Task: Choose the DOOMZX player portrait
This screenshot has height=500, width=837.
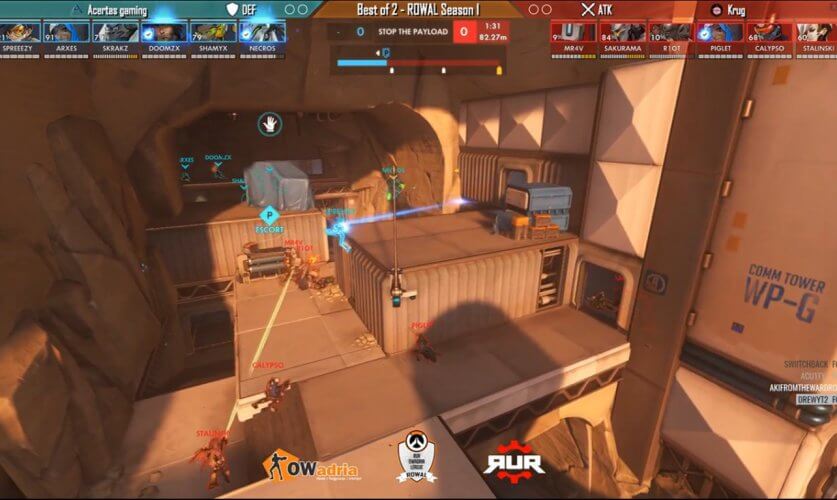Action: 166,36
